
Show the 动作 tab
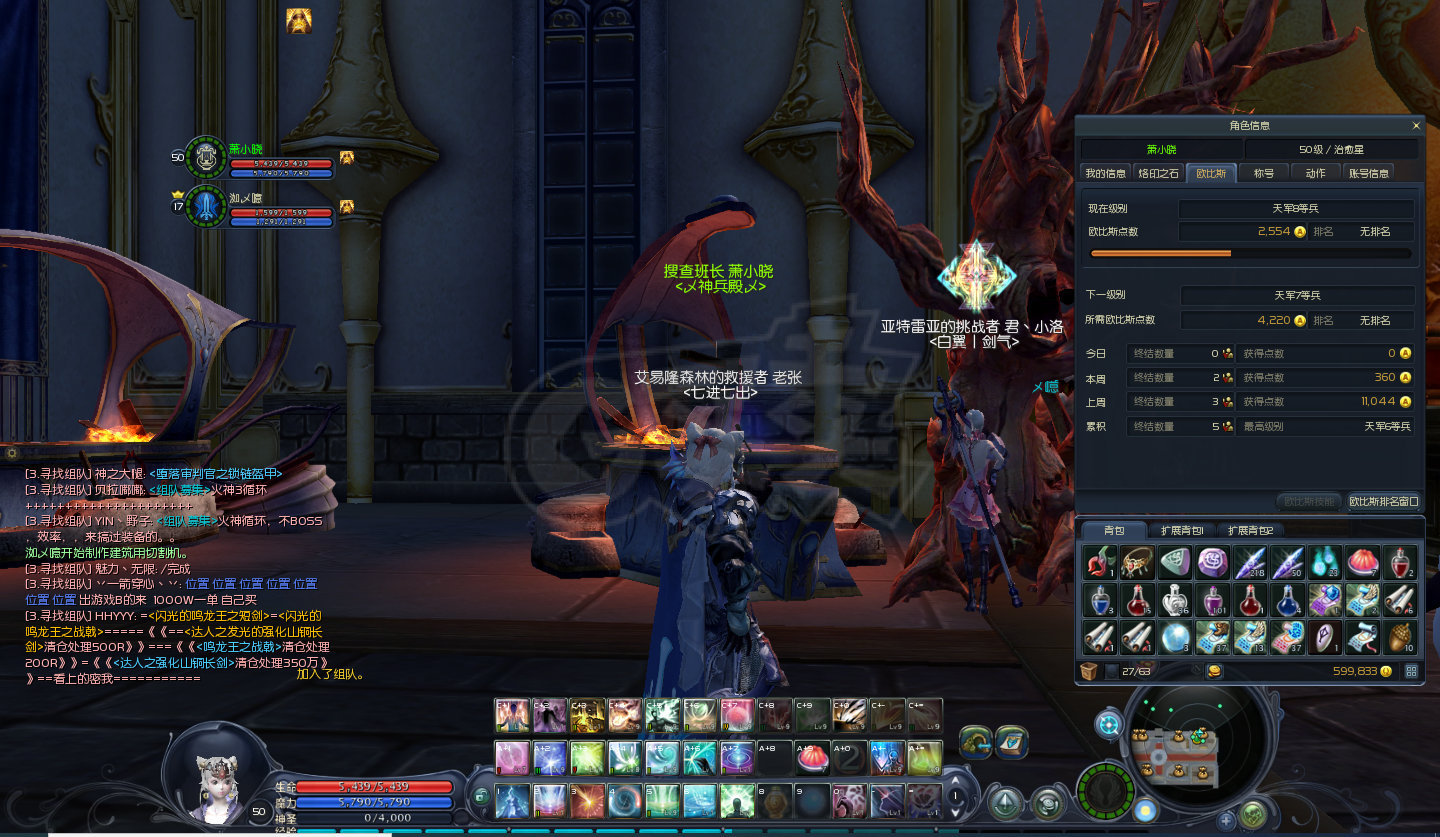pos(1315,173)
